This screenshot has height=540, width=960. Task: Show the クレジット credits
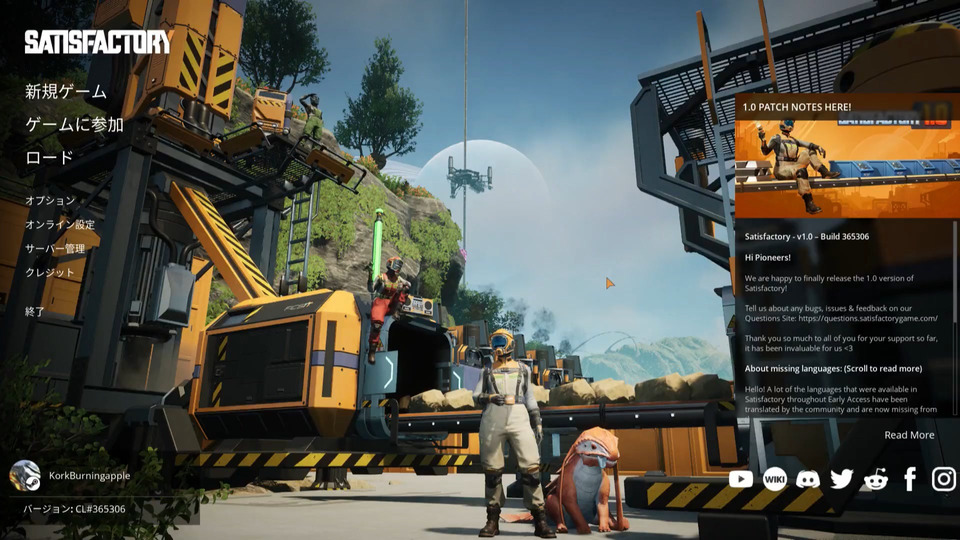click(x=50, y=273)
